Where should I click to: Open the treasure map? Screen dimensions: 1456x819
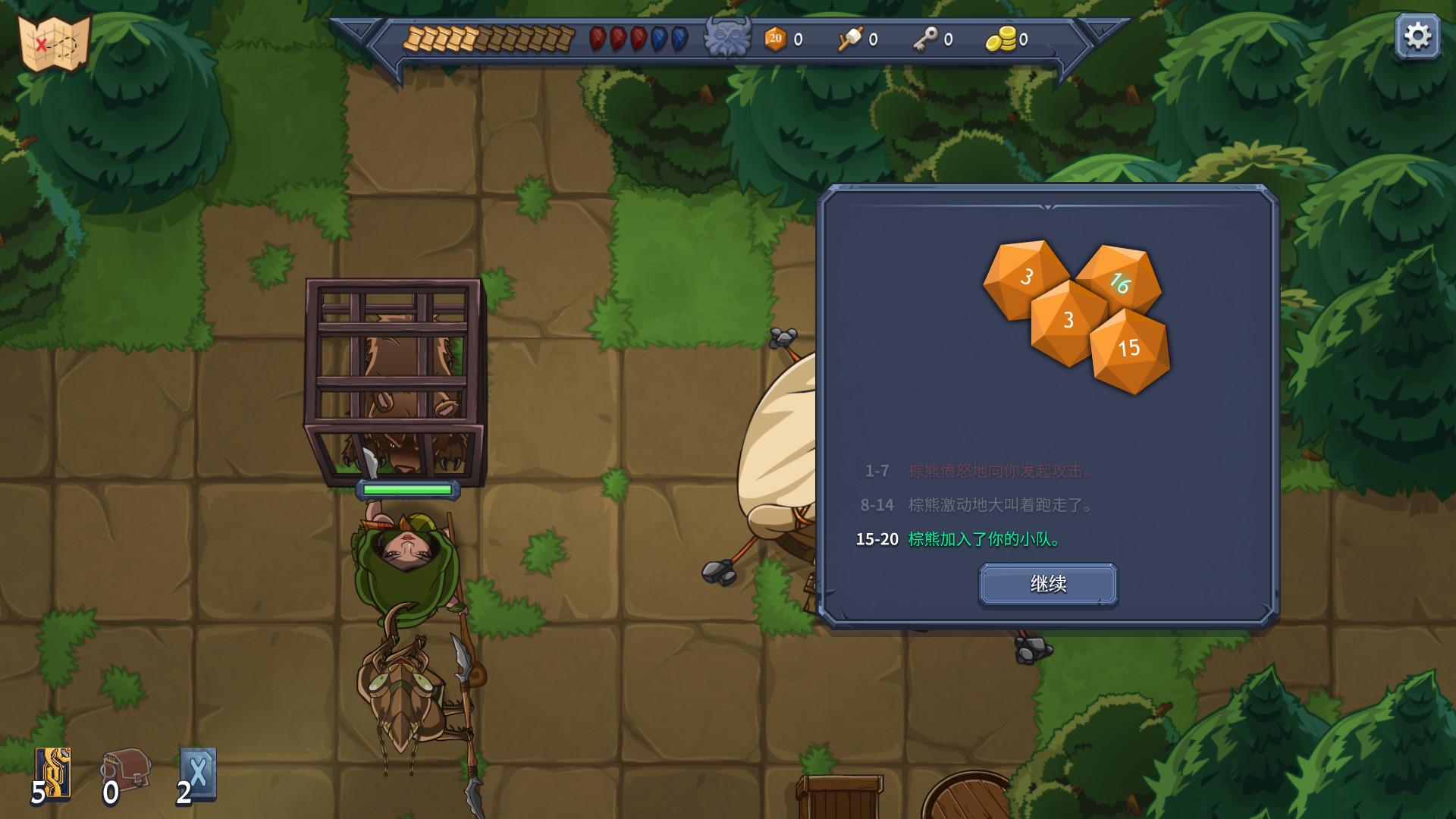(x=54, y=44)
